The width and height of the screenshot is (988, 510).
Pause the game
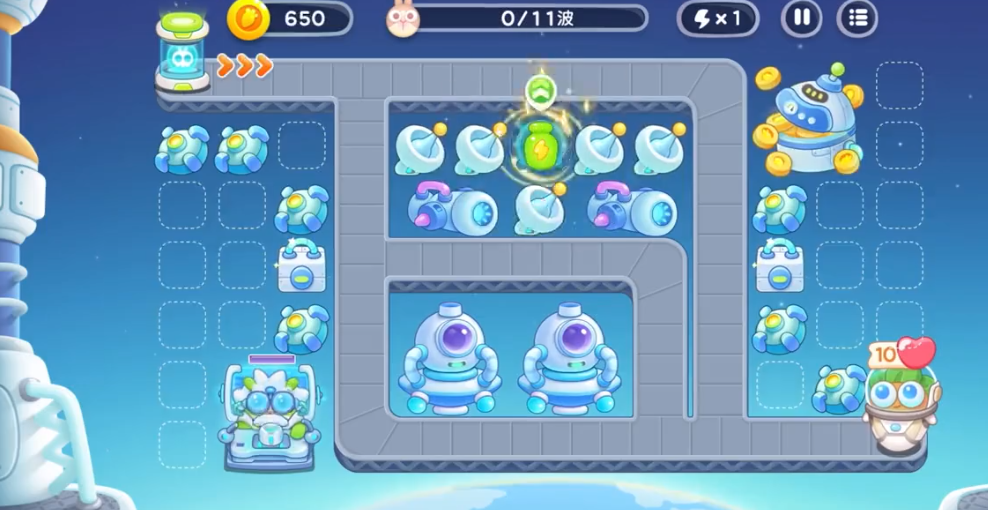[801, 18]
